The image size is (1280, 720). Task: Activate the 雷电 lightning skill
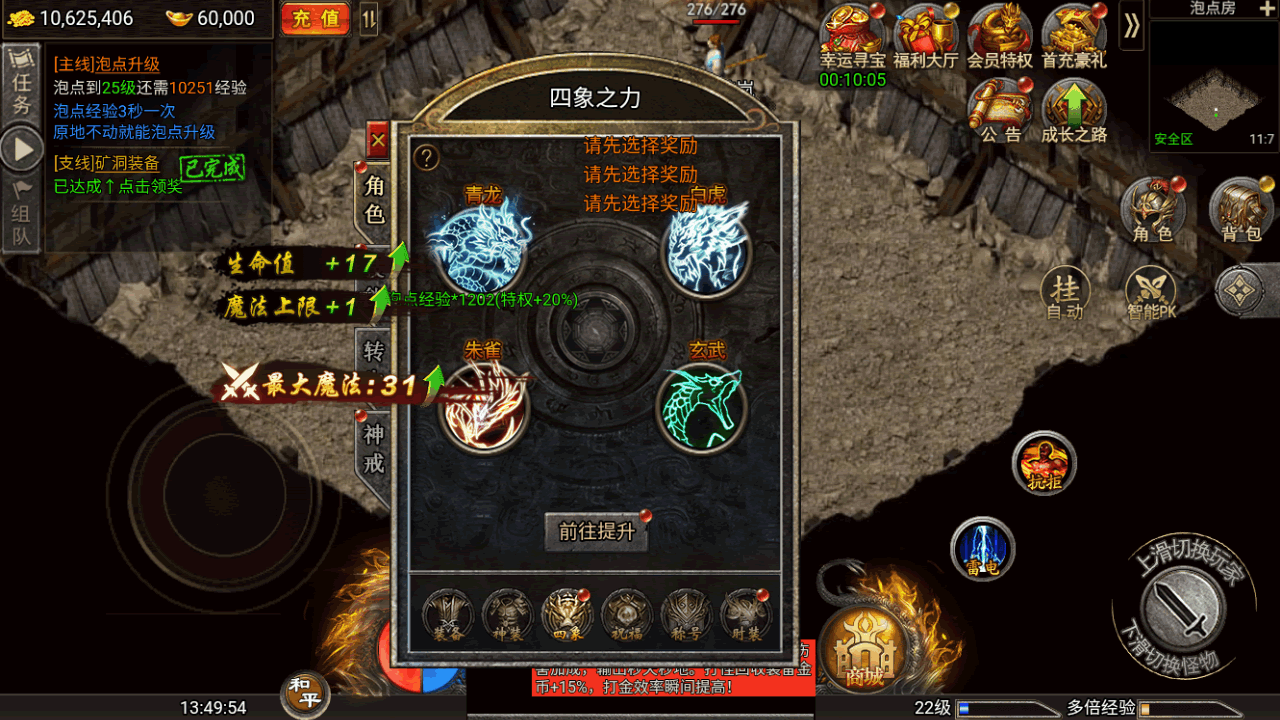[983, 549]
